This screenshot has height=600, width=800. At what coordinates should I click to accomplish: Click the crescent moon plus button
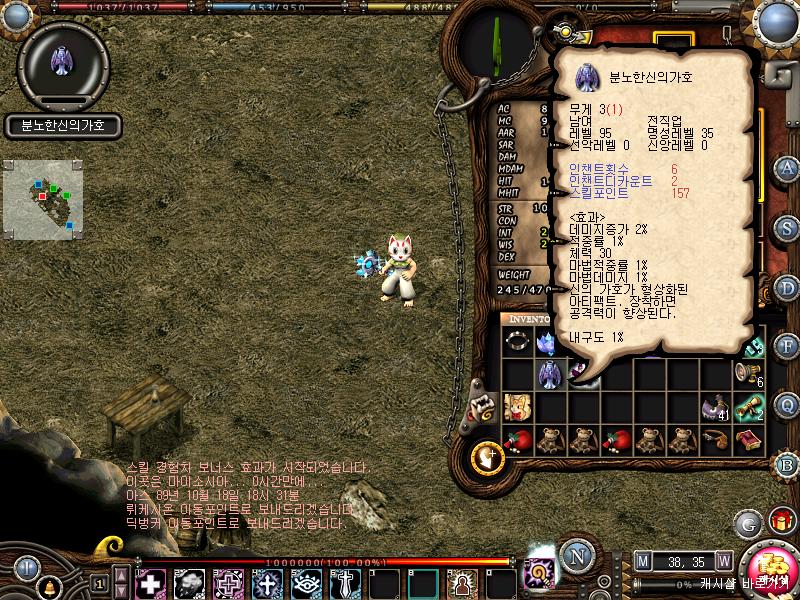pyautogui.click(x=487, y=457)
